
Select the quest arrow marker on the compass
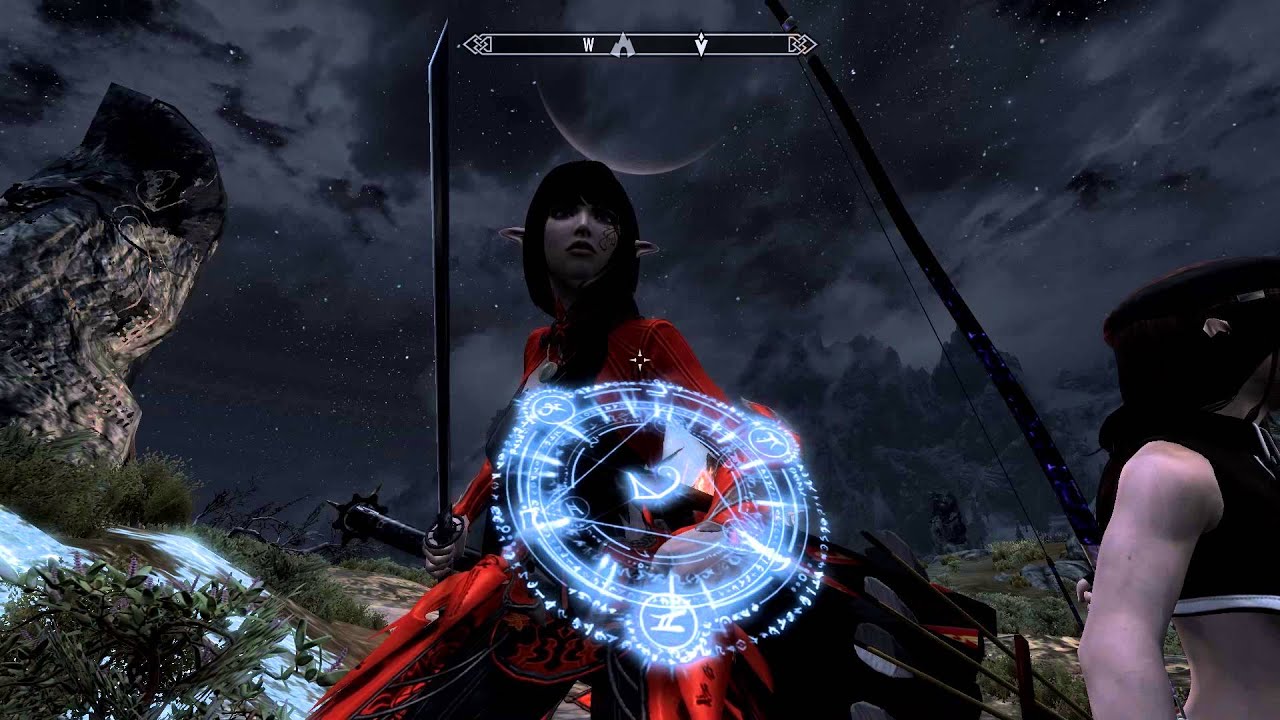(701, 45)
